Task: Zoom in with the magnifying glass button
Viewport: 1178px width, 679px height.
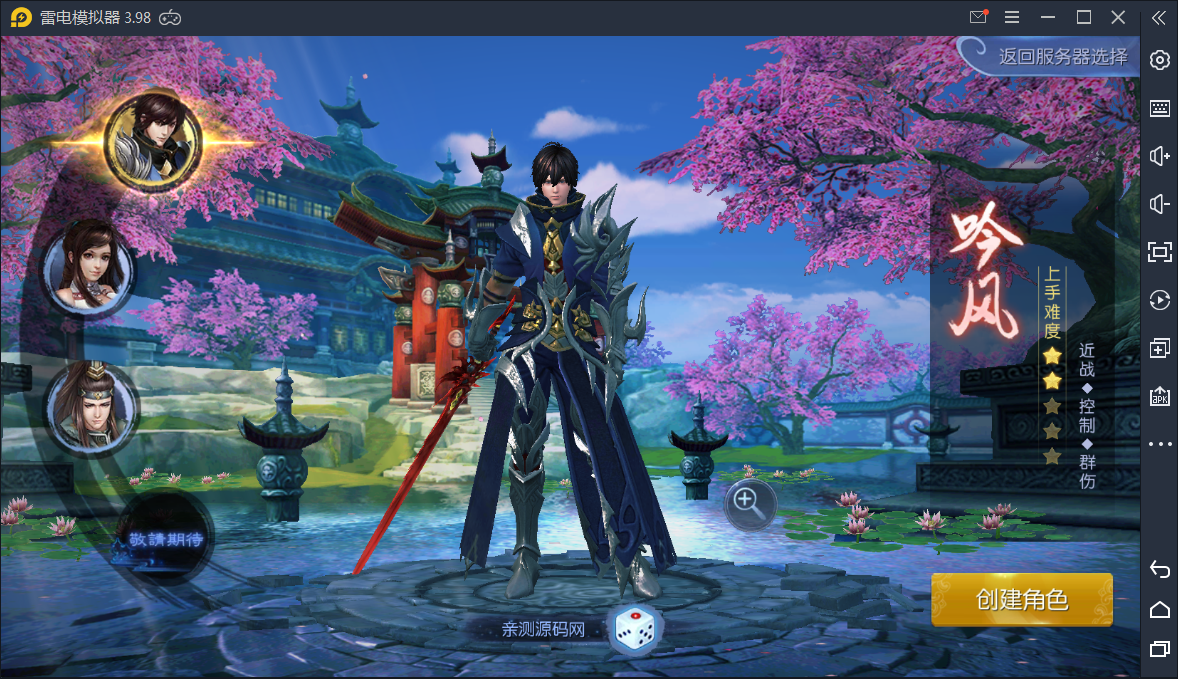Action: pos(749,503)
